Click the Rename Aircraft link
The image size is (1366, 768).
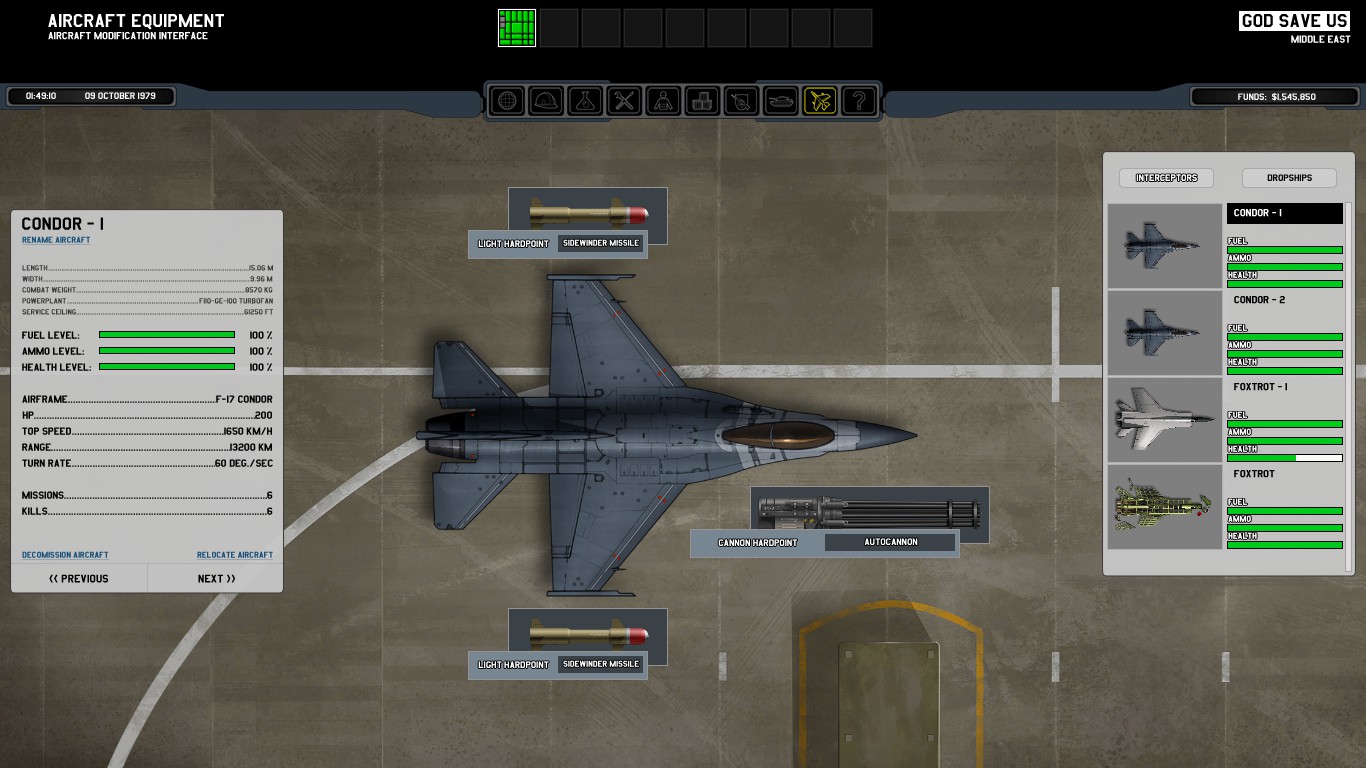(x=56, y=240)
